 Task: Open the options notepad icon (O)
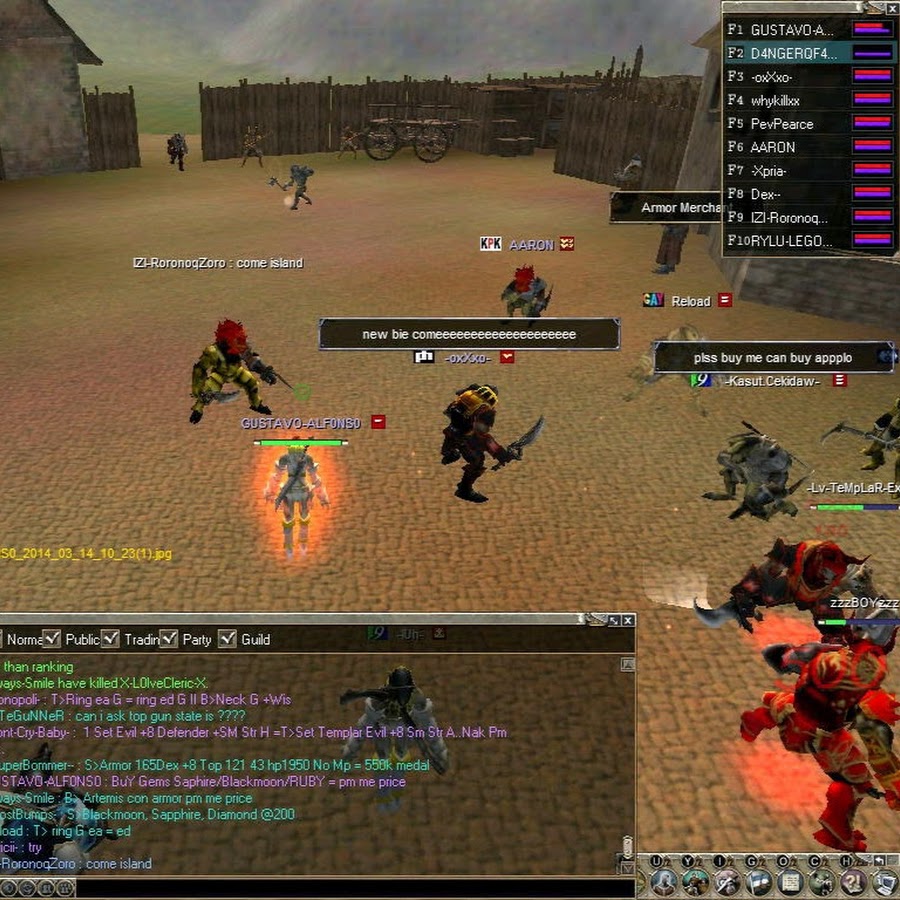coord(790,881)
